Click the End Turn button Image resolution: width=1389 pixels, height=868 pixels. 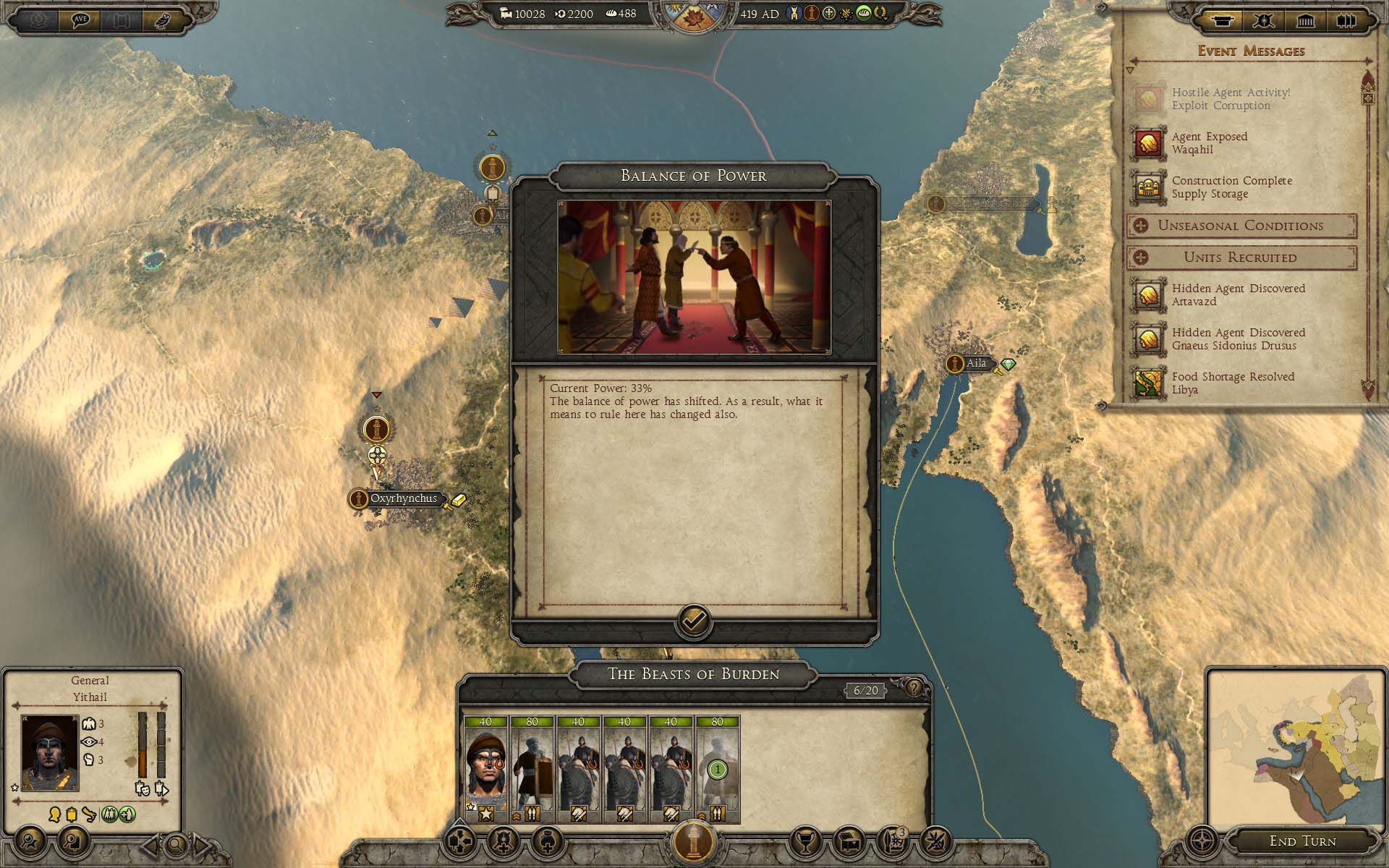(x=1302, y=841)
